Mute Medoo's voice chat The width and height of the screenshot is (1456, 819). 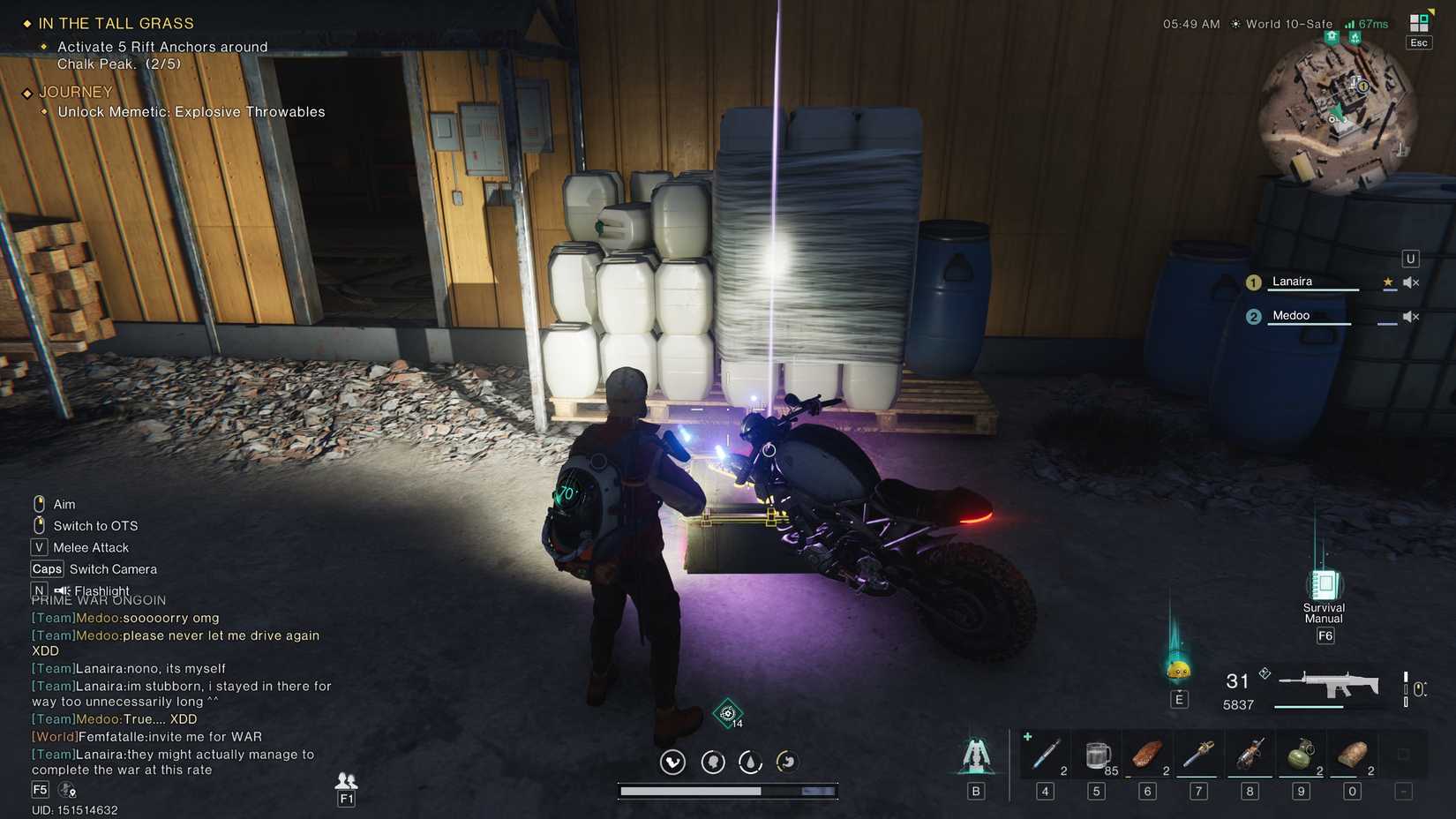(1410, 316)
